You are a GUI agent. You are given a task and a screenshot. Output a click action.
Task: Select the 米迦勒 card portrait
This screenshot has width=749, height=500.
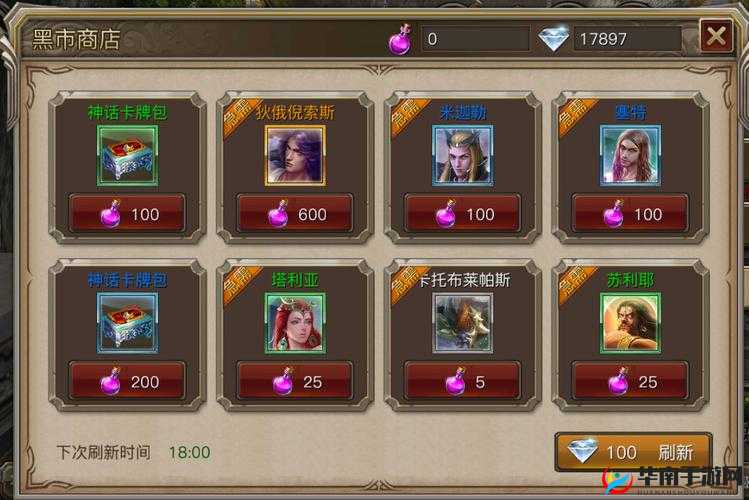[x=463, y=155]
